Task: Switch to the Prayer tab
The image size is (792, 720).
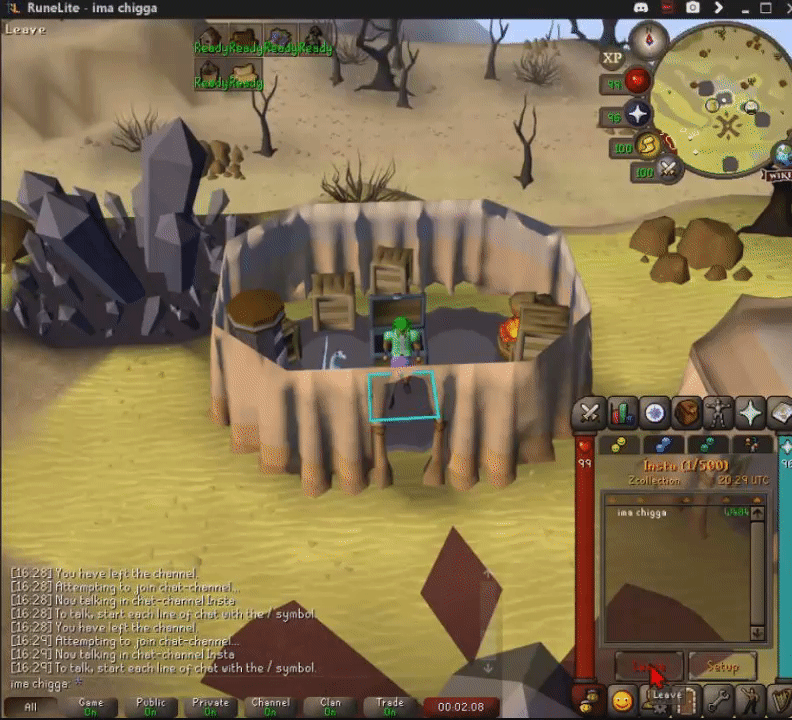Action: [751, 412]
